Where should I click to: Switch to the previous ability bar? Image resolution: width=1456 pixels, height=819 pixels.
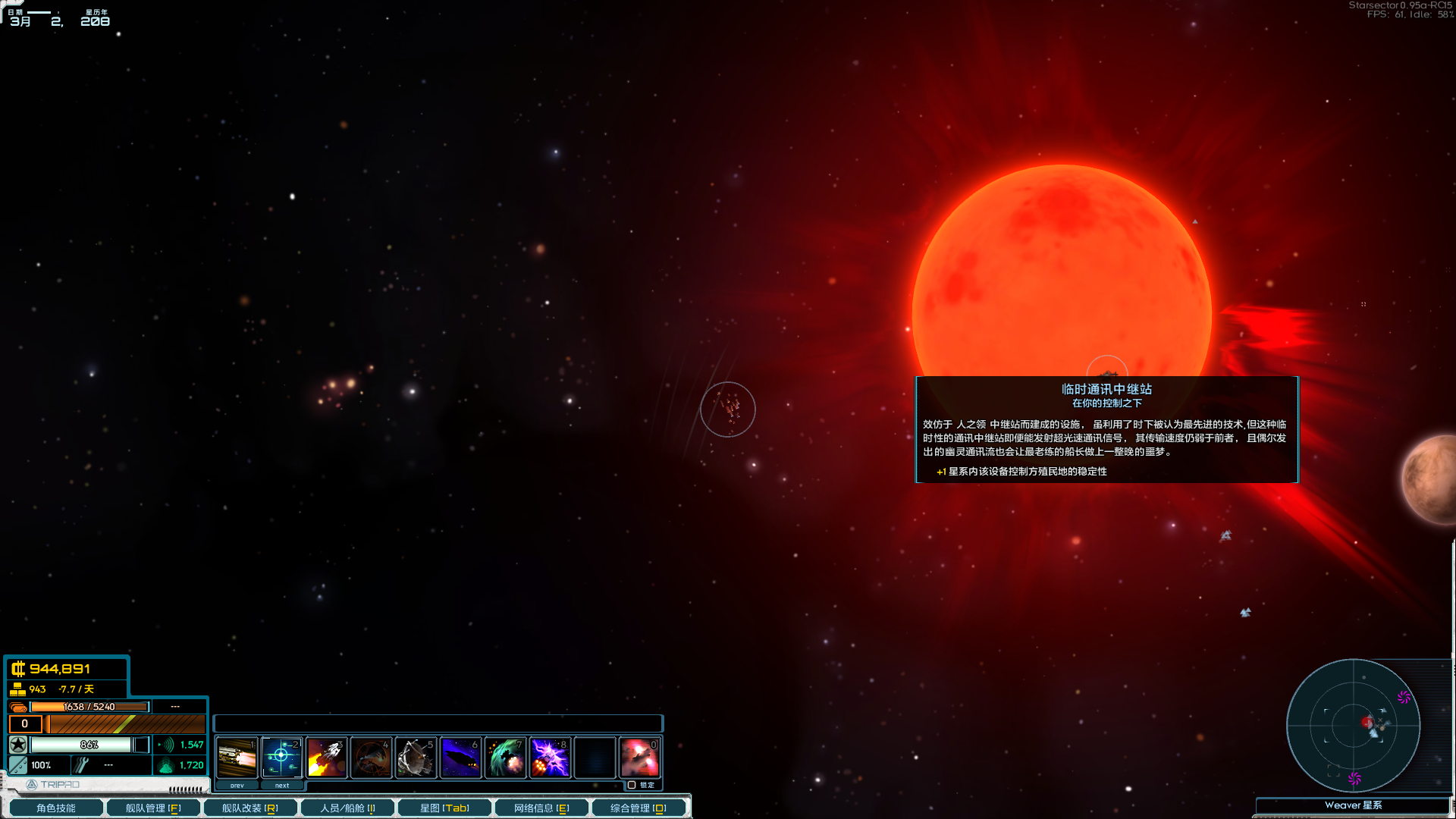coord(237,786)
